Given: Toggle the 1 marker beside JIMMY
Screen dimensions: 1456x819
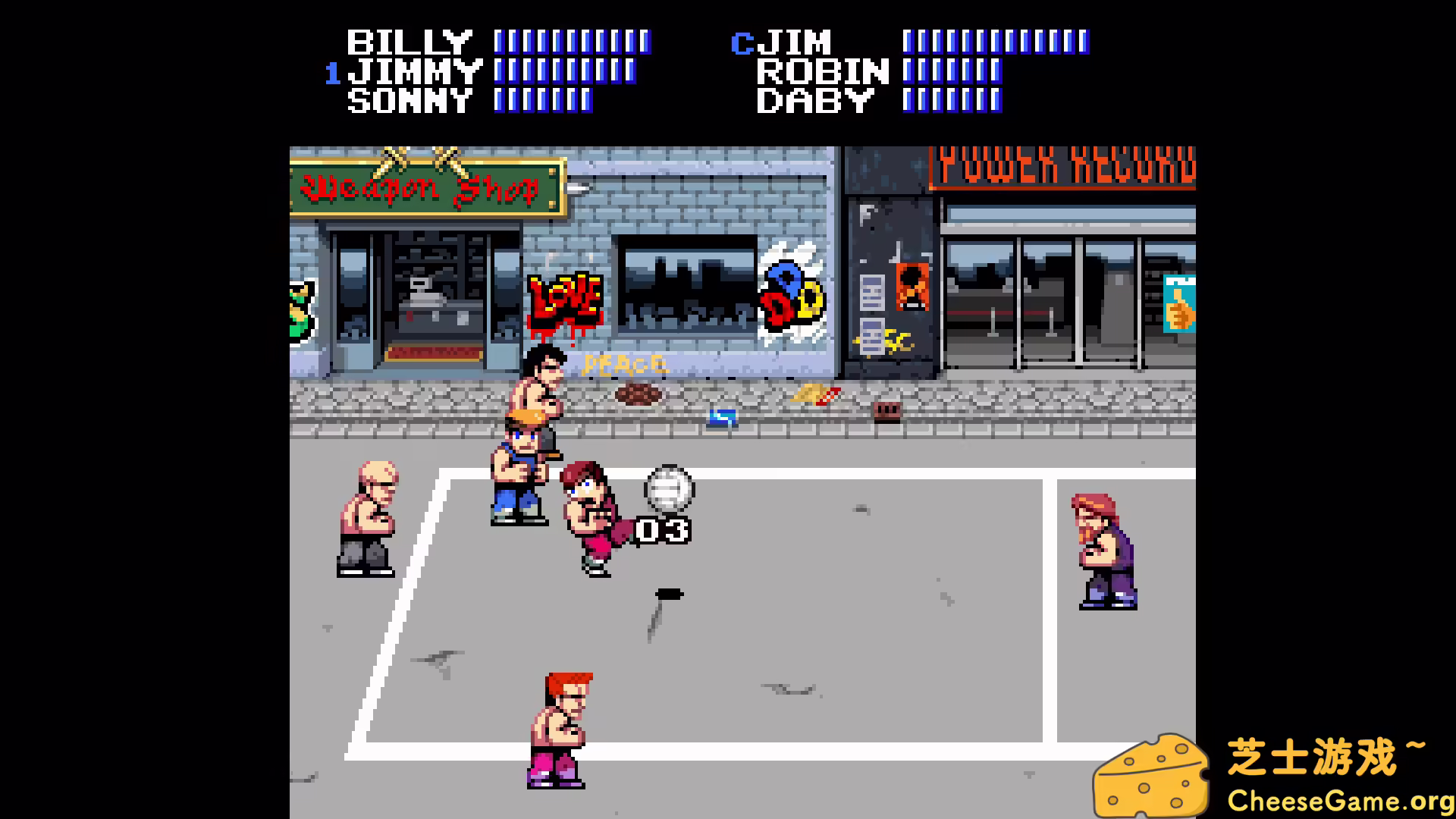Looking at the screenshot, I should 332,73.
